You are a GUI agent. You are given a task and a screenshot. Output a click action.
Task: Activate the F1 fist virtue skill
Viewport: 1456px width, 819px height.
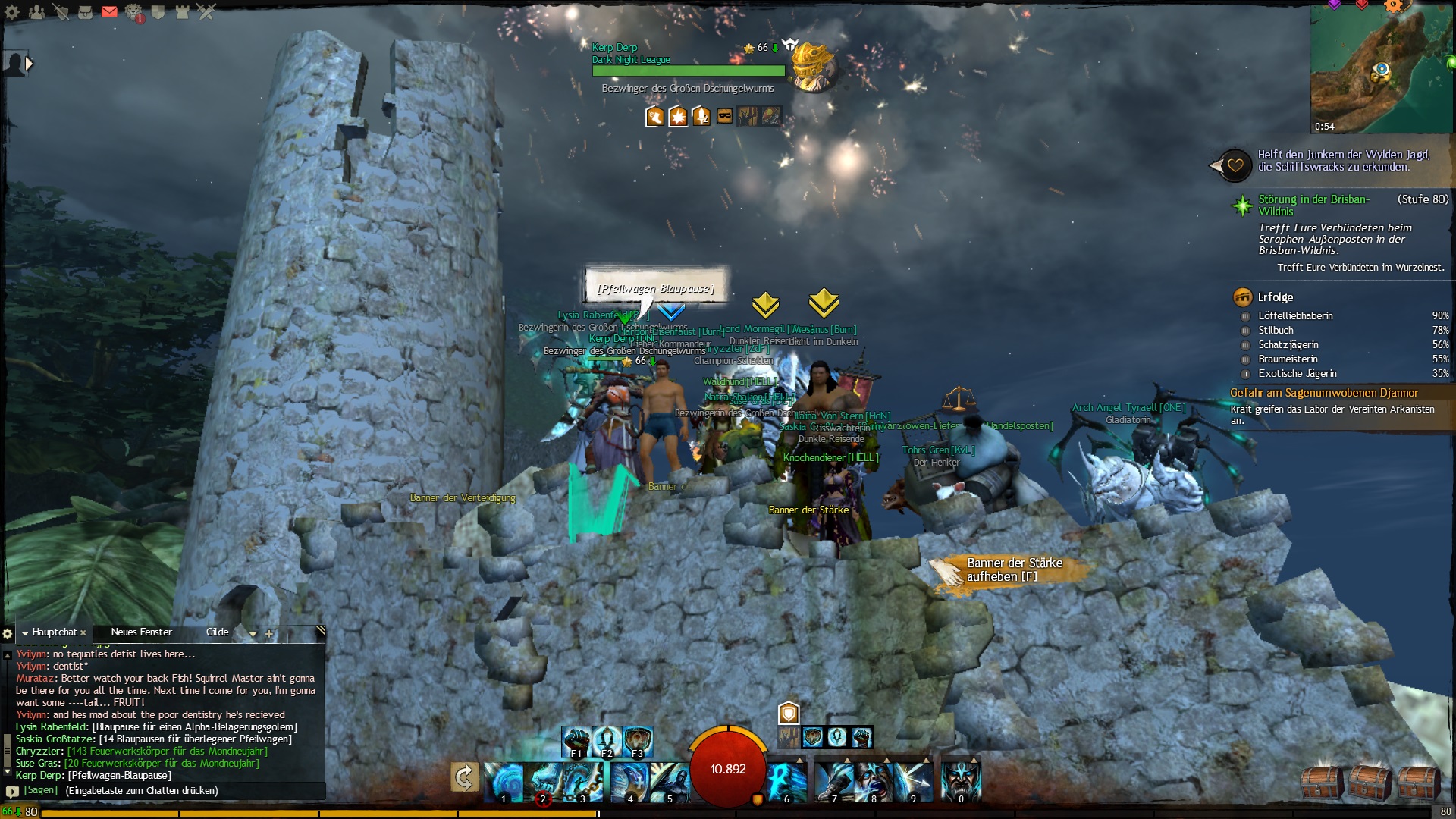(576, 741)
